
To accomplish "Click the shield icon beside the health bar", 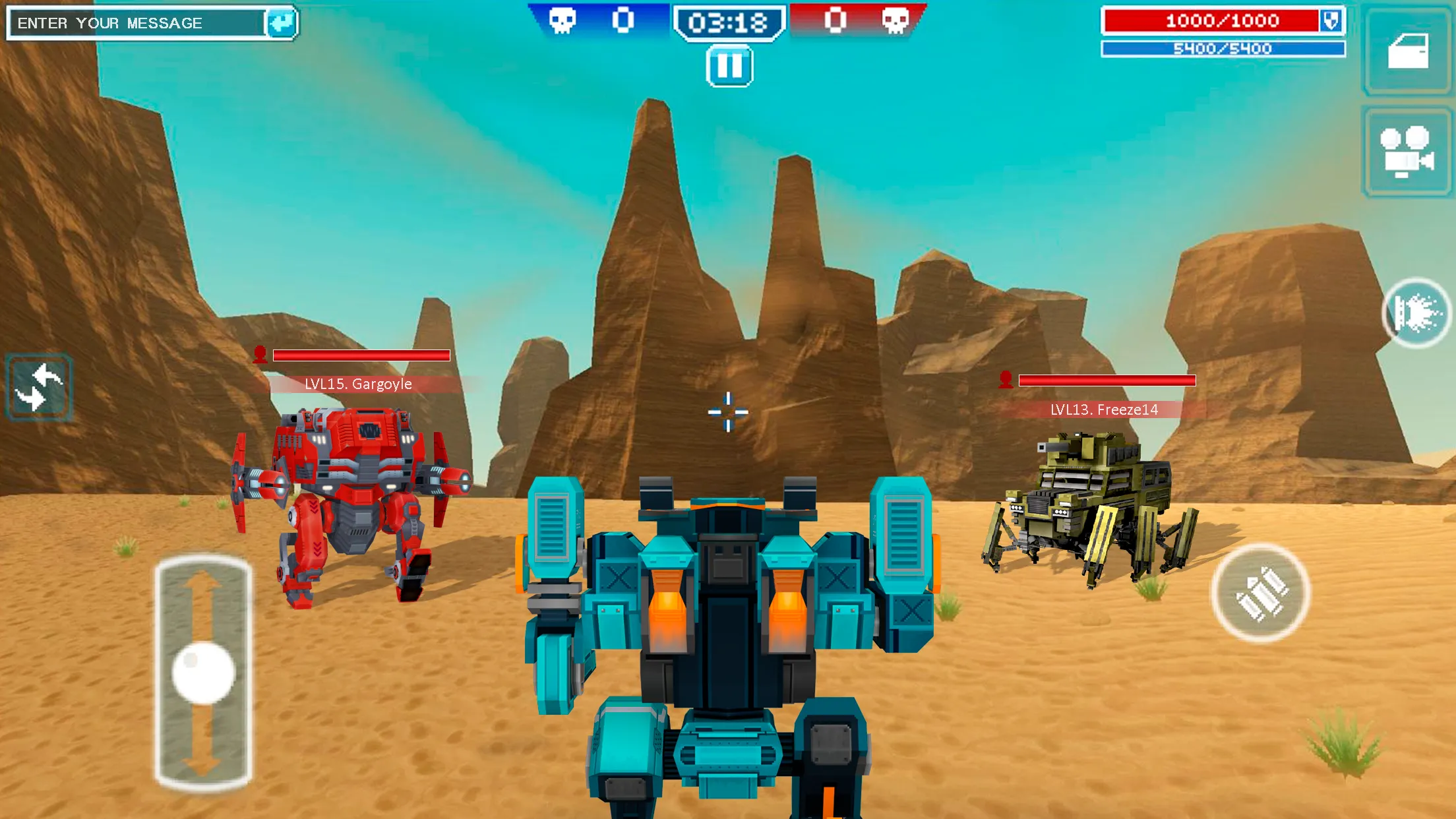I will pos(1330,22).
